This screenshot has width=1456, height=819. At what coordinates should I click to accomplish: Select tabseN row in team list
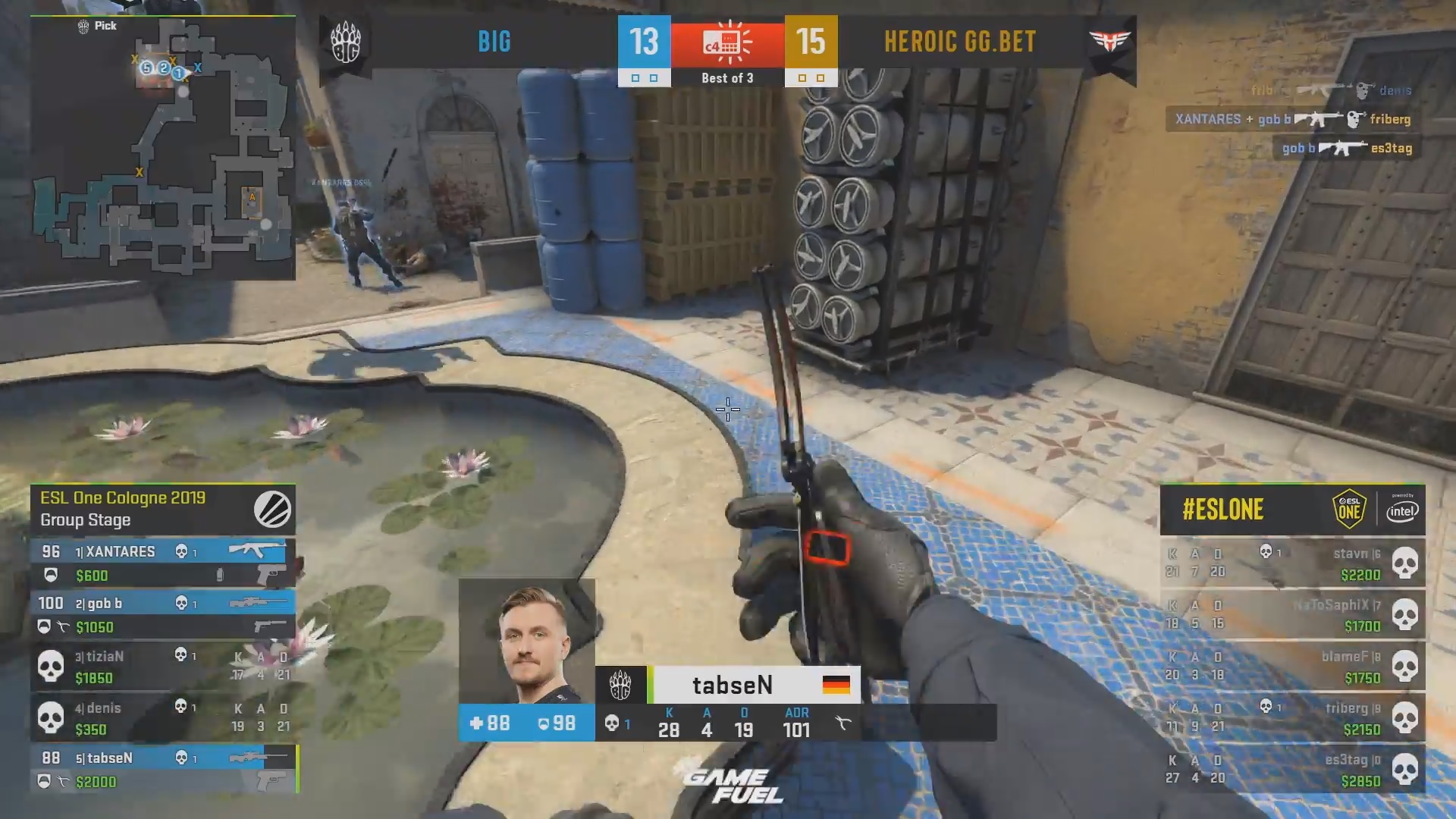click(162, 769)
